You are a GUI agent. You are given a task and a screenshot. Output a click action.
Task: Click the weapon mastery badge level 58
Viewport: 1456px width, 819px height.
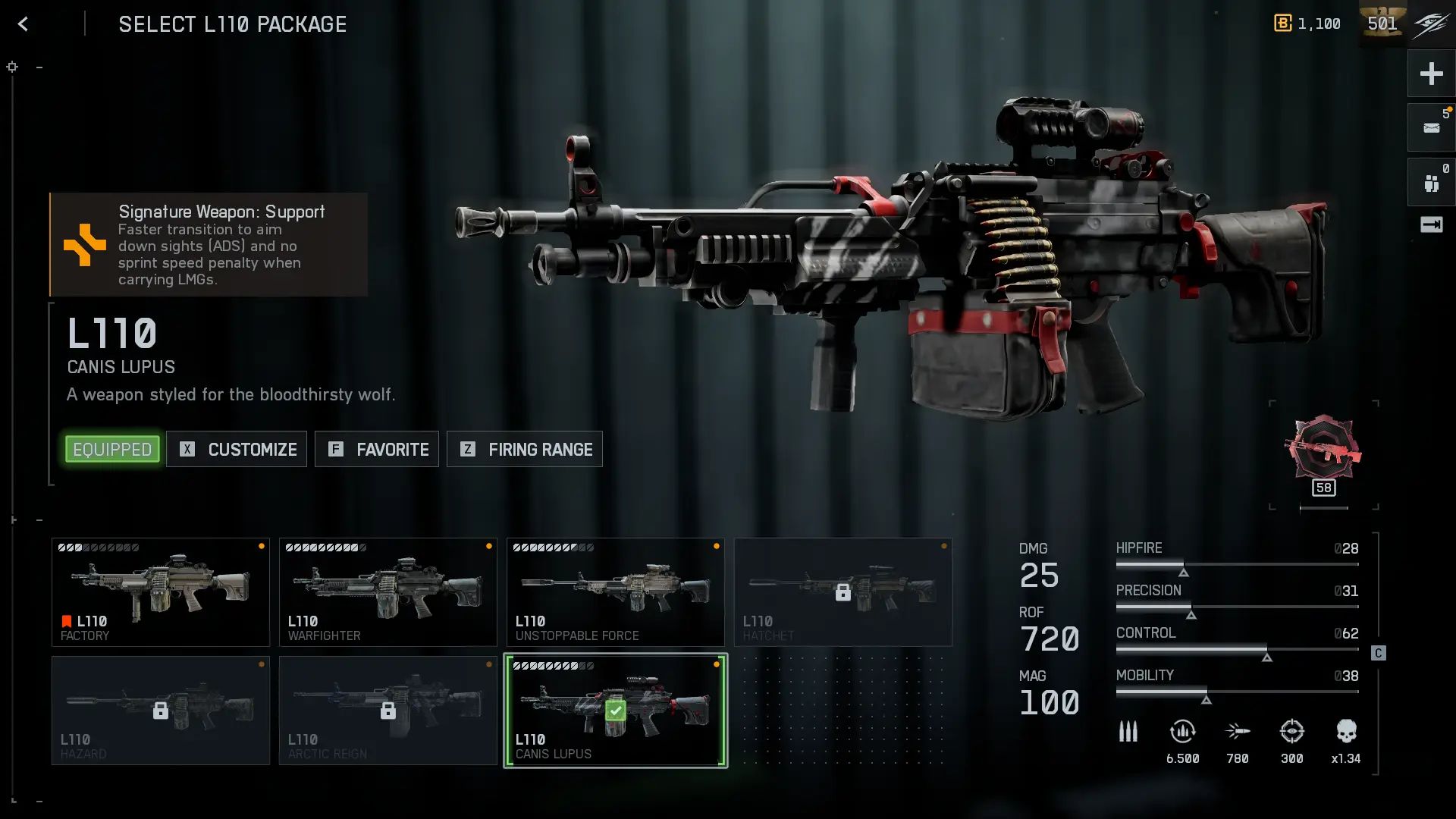point(1323,455)
